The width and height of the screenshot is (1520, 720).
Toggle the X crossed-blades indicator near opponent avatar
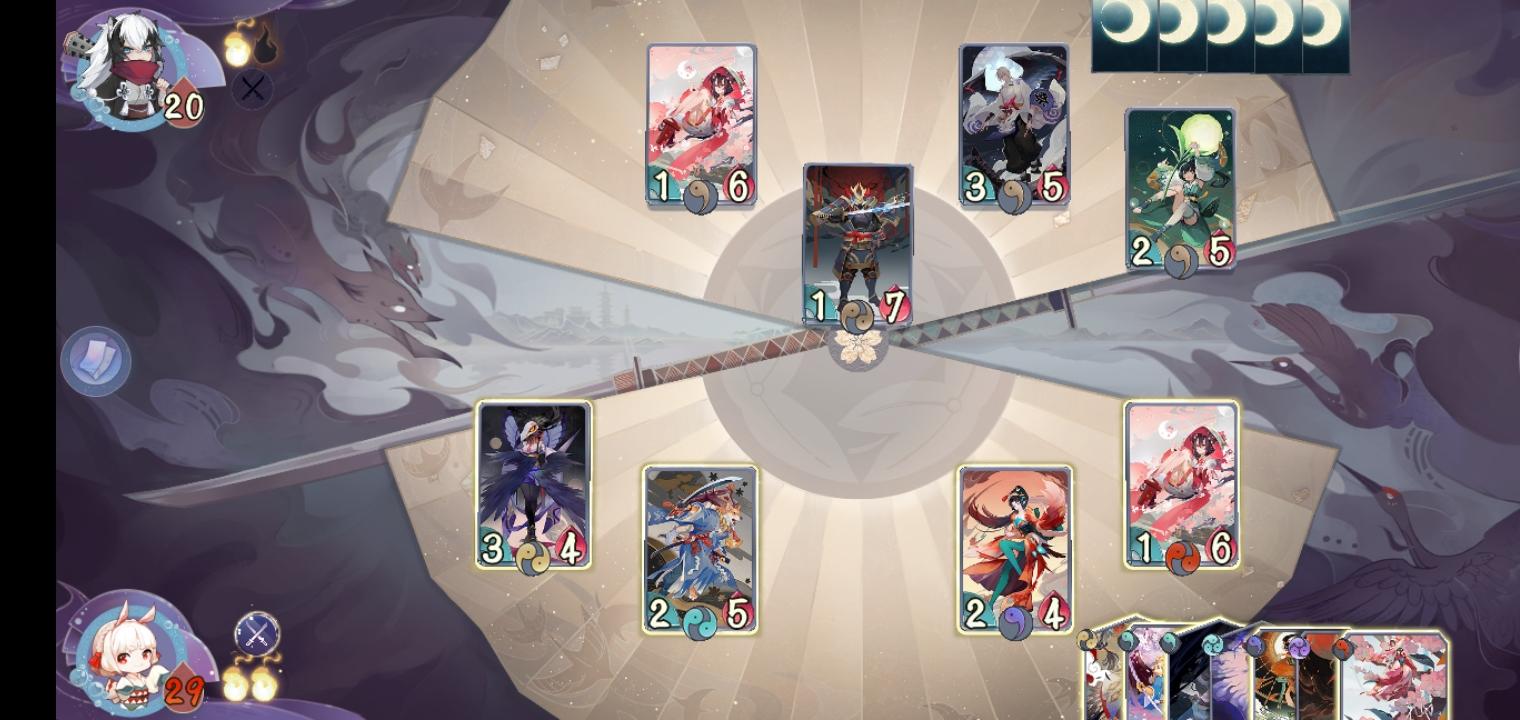coord(253,90)
